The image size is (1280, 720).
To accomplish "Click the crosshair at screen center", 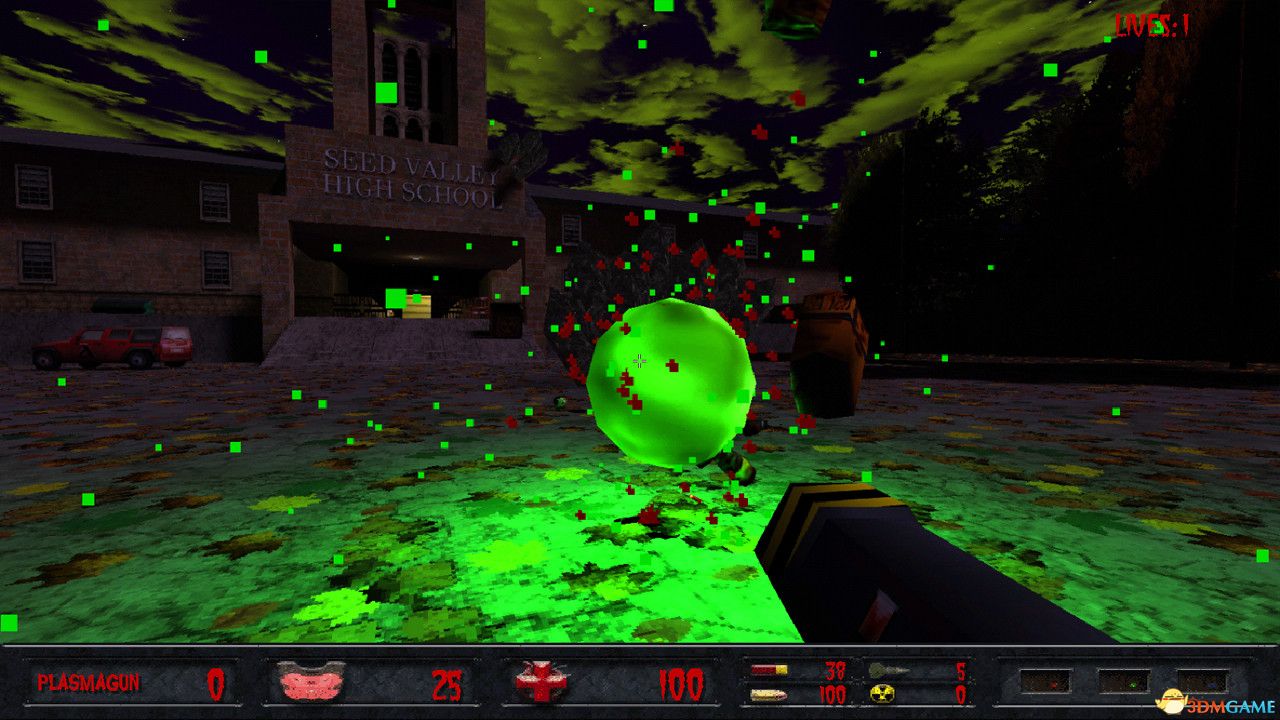I will click(640, 360).
